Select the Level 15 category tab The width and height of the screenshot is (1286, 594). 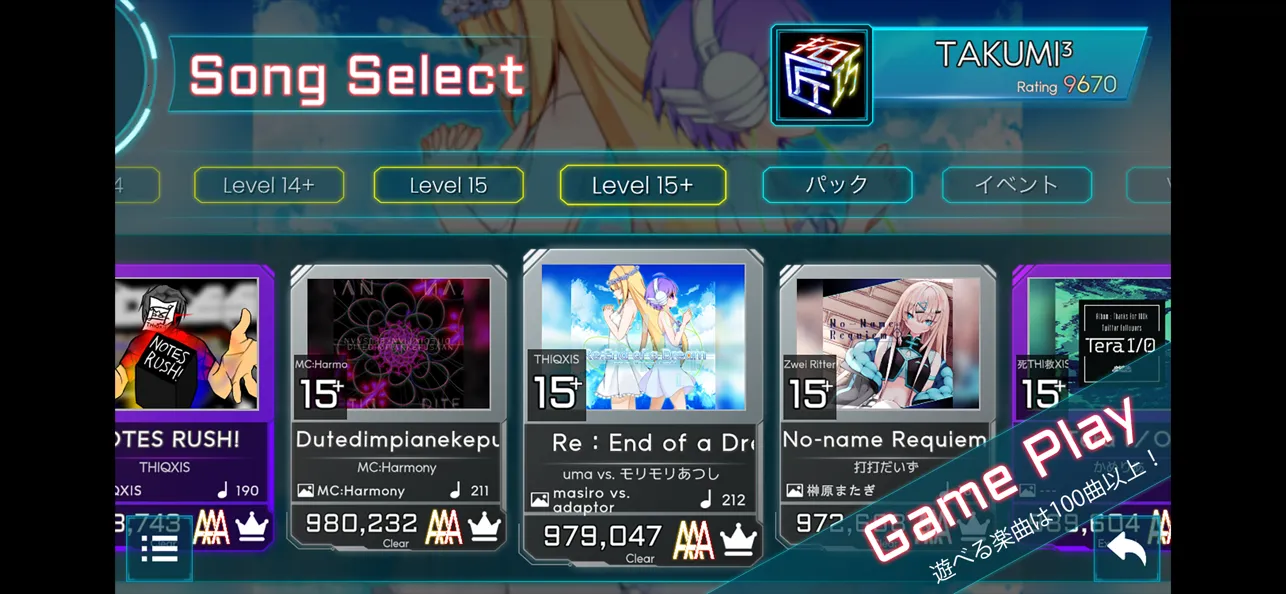point(448,185)
